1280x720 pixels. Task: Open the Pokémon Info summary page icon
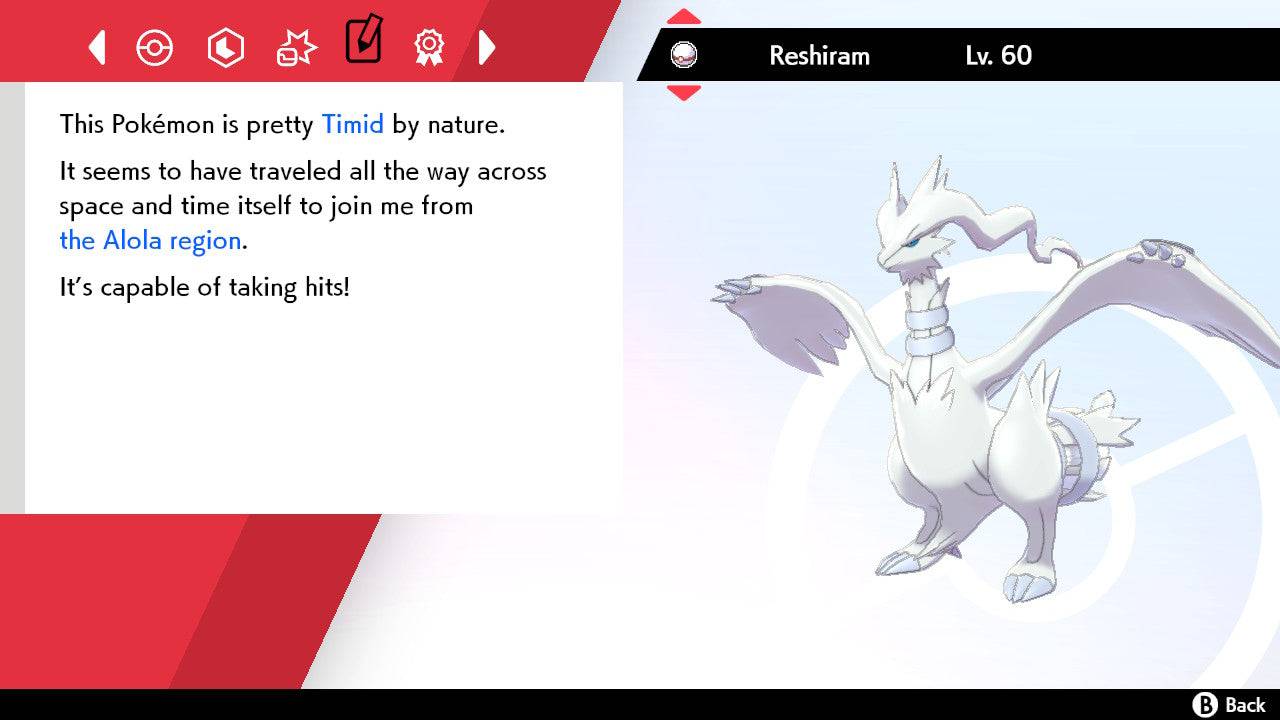[x=155, y=46]
